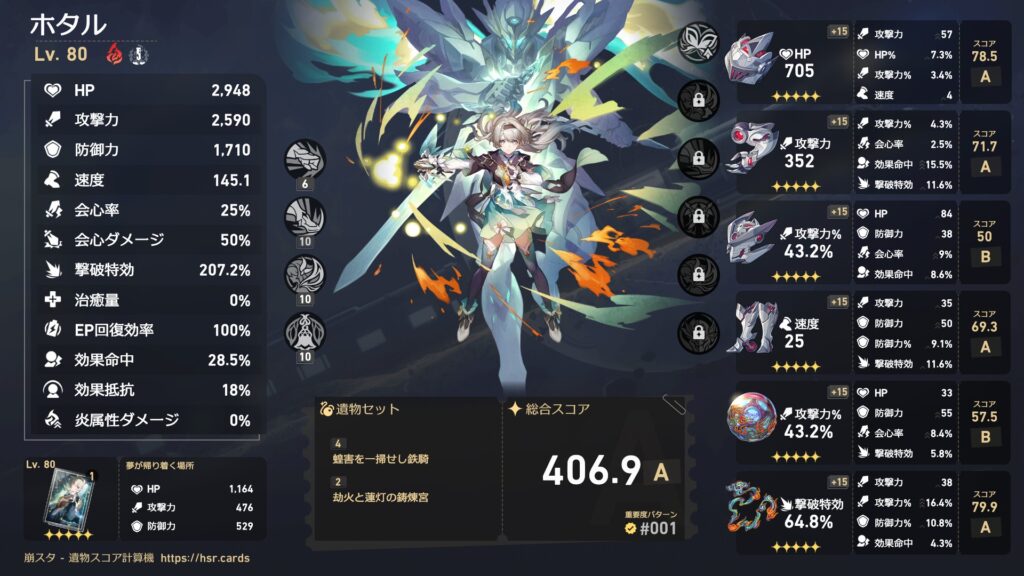Click the 速度 145.1 stat row
This screenshot has width=1024, height=576.
tap(144, 181)
